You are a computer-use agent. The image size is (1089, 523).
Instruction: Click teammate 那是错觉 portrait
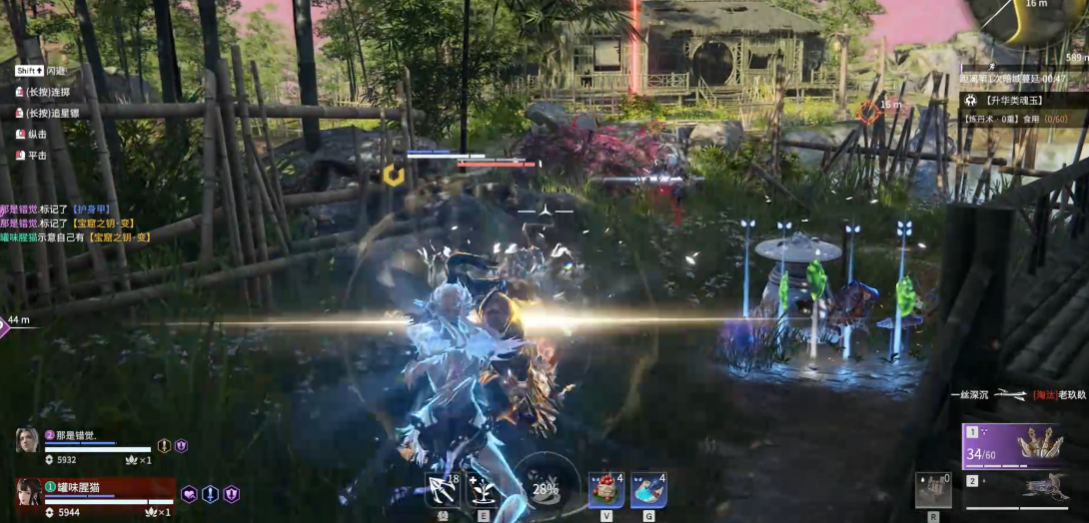[27, 440]
